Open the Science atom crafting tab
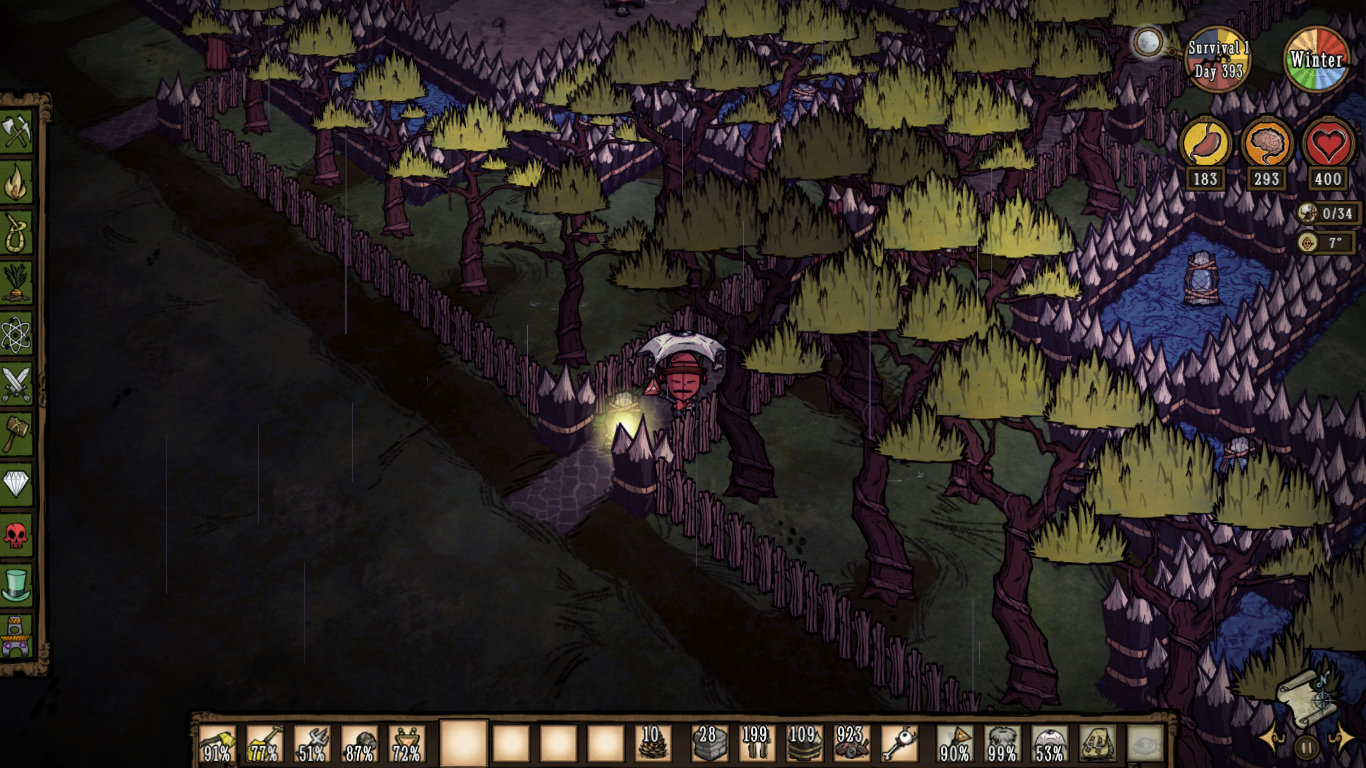The image size is (1366, 768). tap(16, 333)
